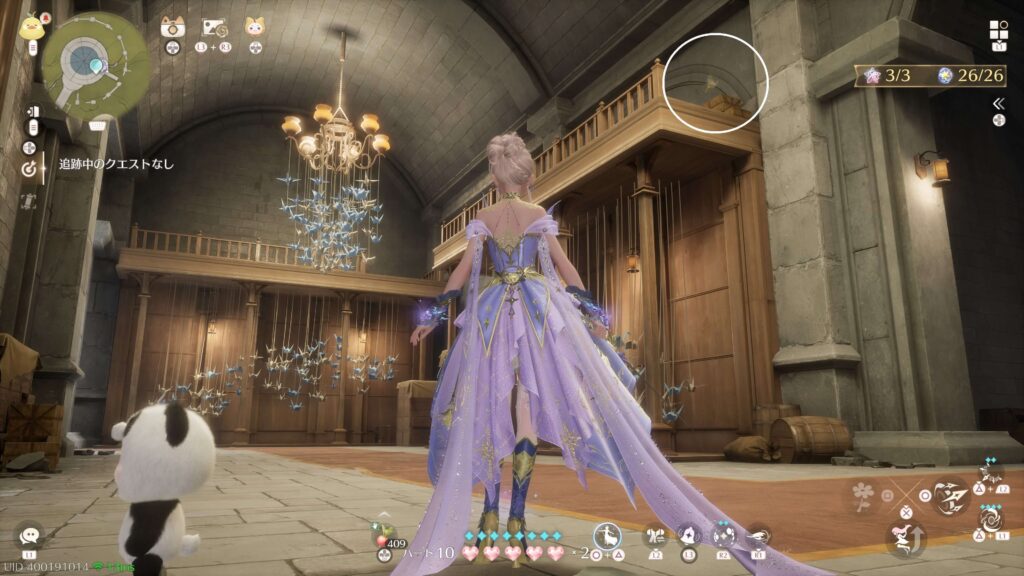Open the chat speech bubble

point(29,536)
